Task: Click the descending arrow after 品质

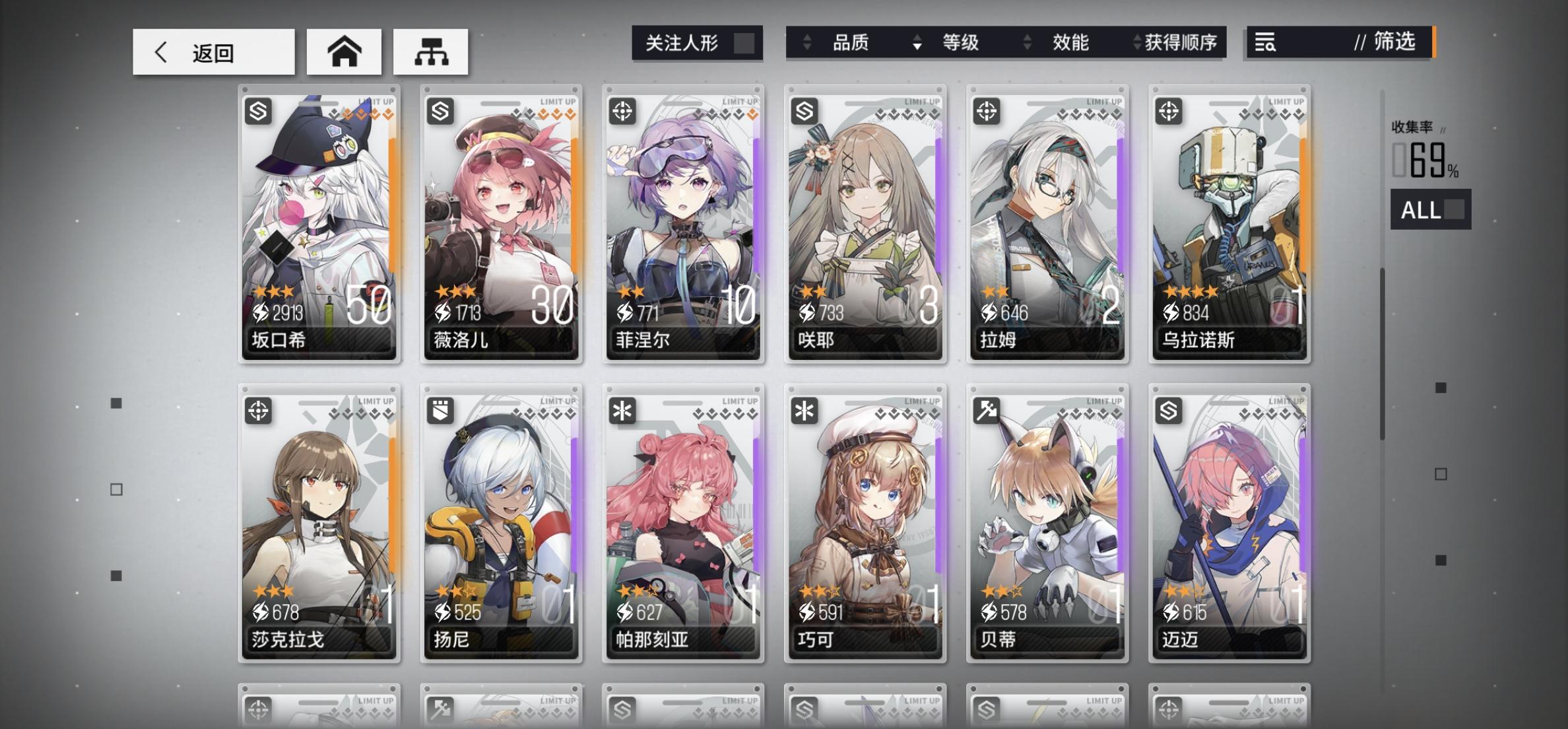Action: tap(917, 48)
